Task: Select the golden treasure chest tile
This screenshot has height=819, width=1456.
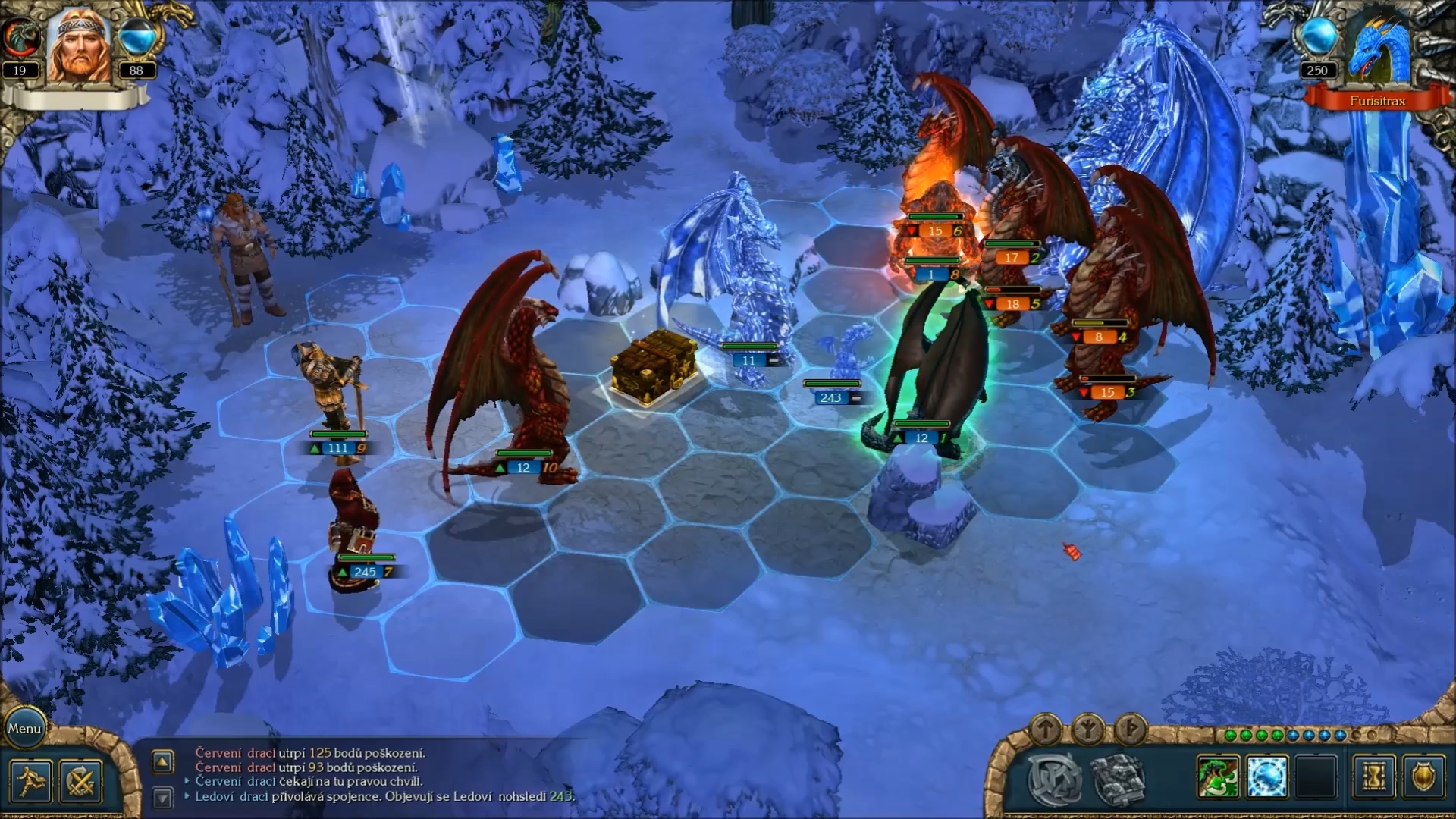Action: (x=654, y=366)
